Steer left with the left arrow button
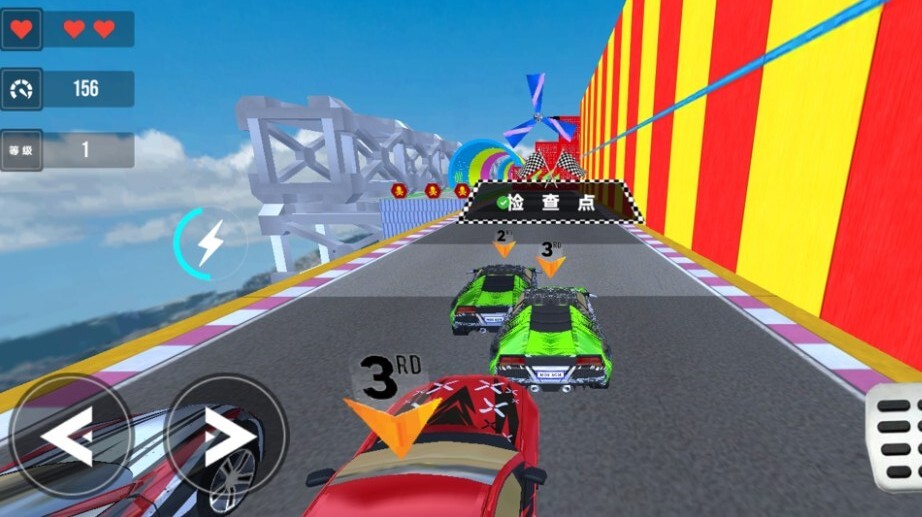This screenshot has width=922, height=517. coord(69,436)
